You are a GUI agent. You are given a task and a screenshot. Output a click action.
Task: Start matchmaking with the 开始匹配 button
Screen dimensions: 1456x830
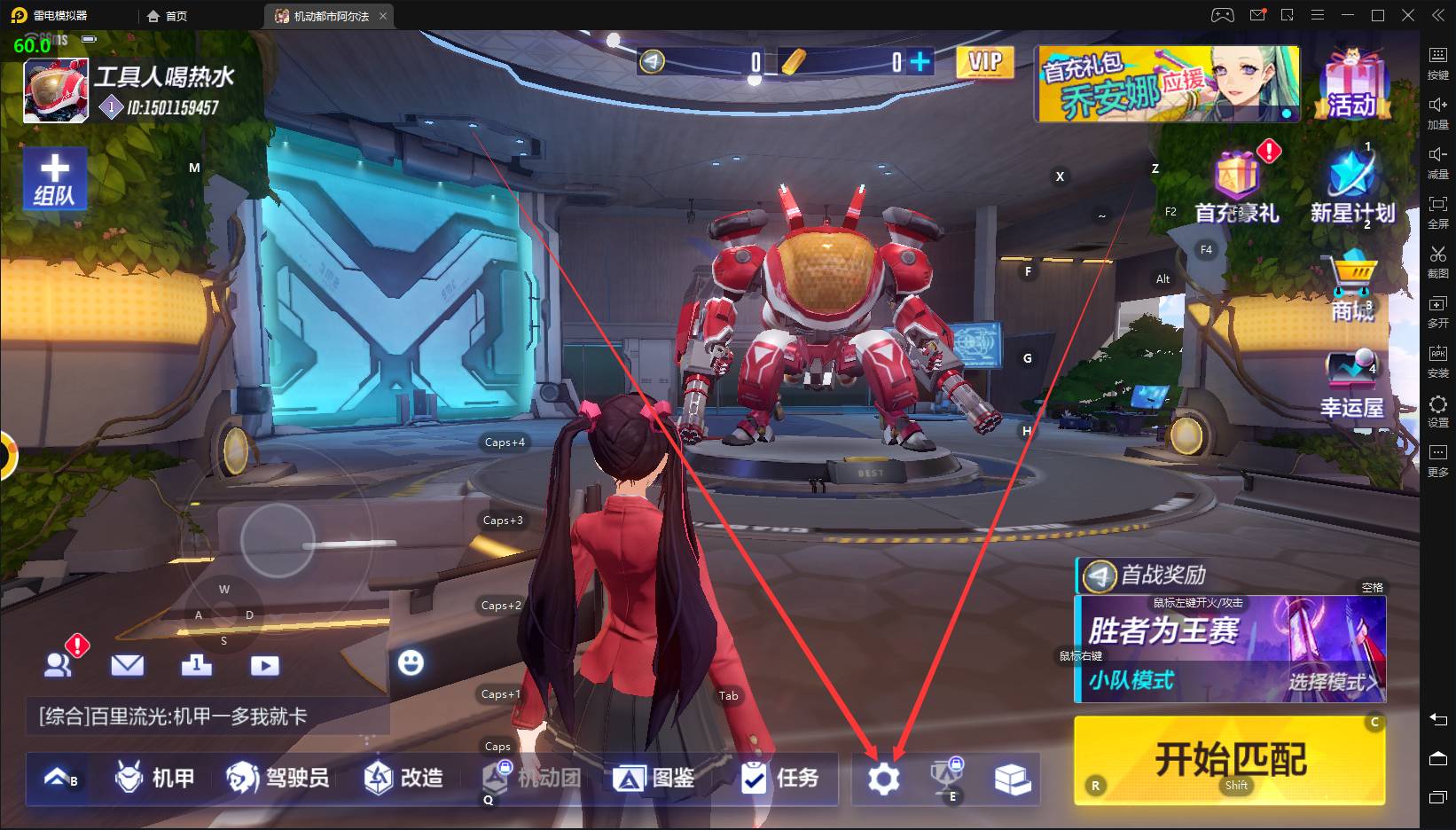click(1229, 760)
